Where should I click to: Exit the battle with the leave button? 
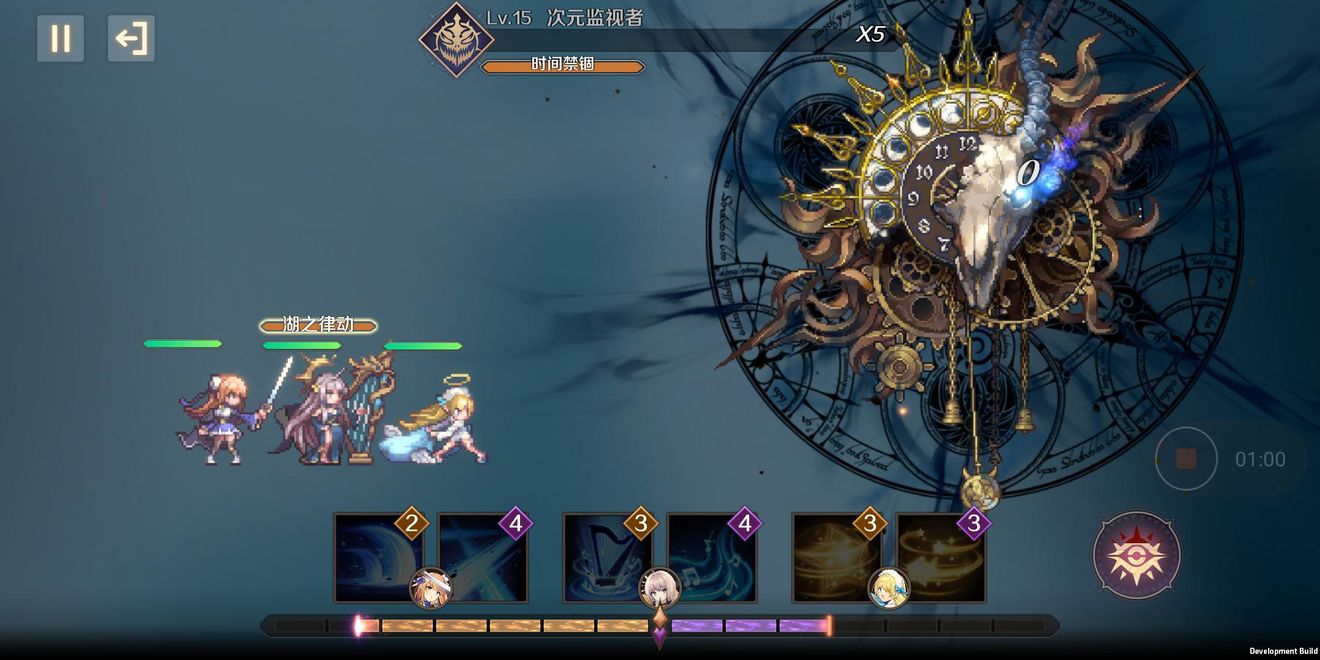point(131,39)
